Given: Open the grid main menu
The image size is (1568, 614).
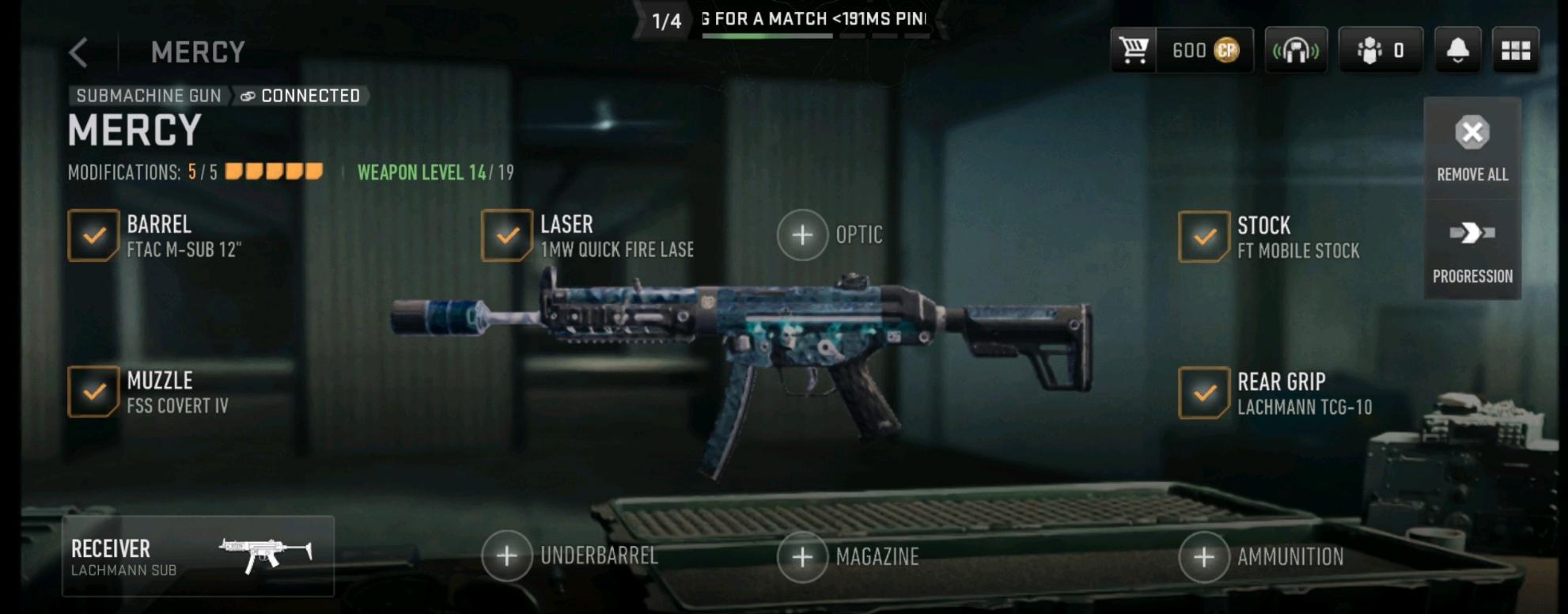Looking at the screenshot, I should pyautogui.click(x=1515, y=51).
